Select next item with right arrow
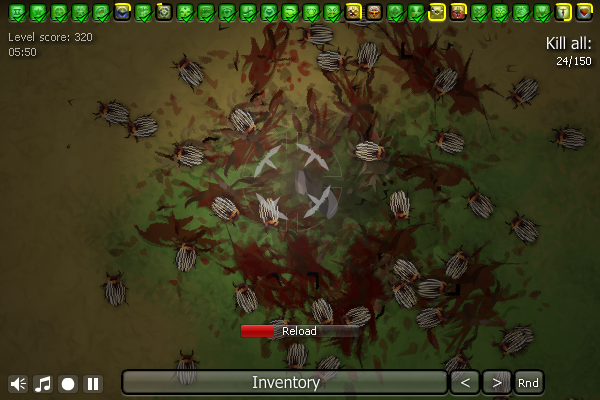This screenshot has height=400, width=600. point(496,382)
